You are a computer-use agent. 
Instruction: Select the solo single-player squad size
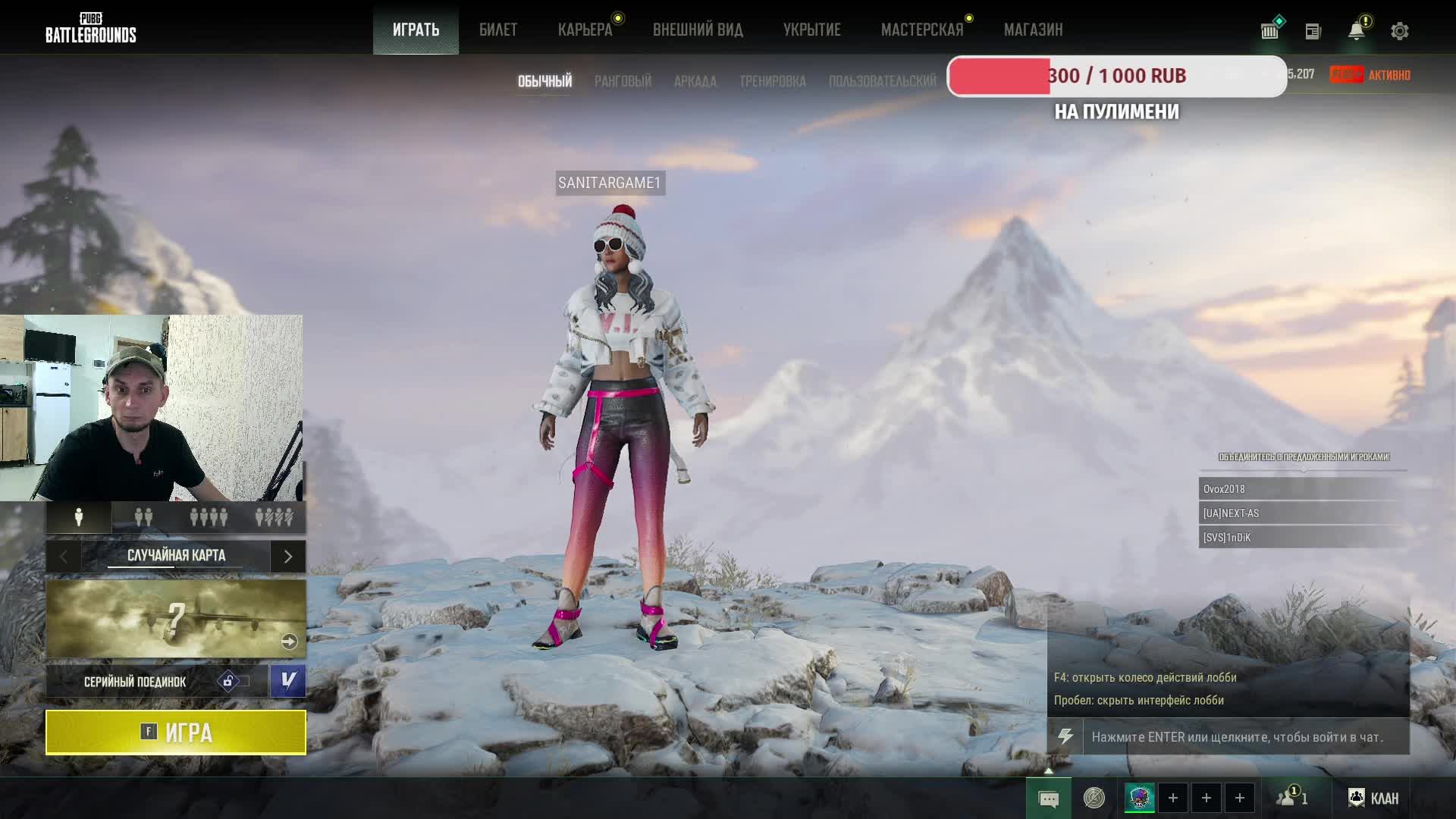click(x=79, y=517)
